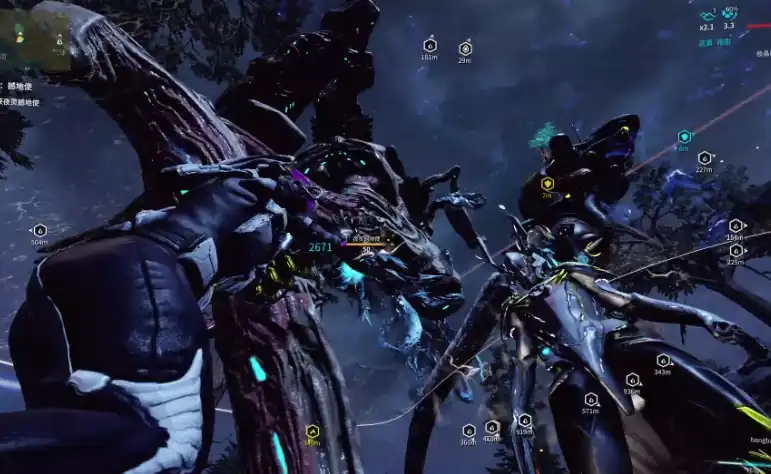This screenshot has width=771, height=474.
Task: Select the waypoint marker at 504m
Action: pos(40,230)
